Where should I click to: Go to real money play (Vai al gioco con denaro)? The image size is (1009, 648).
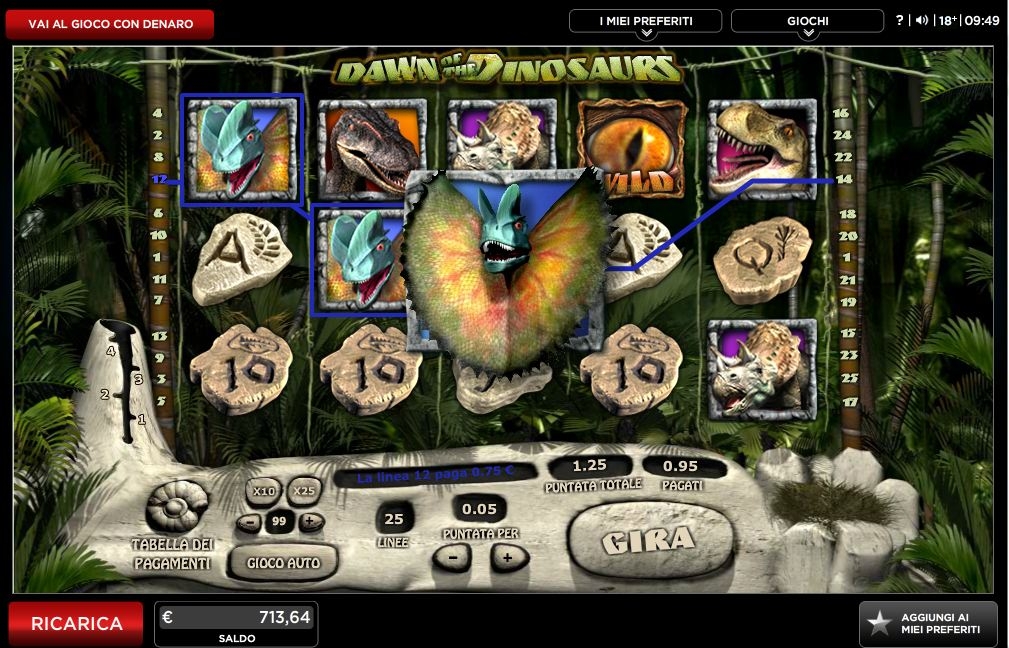[x=110, y=24]
